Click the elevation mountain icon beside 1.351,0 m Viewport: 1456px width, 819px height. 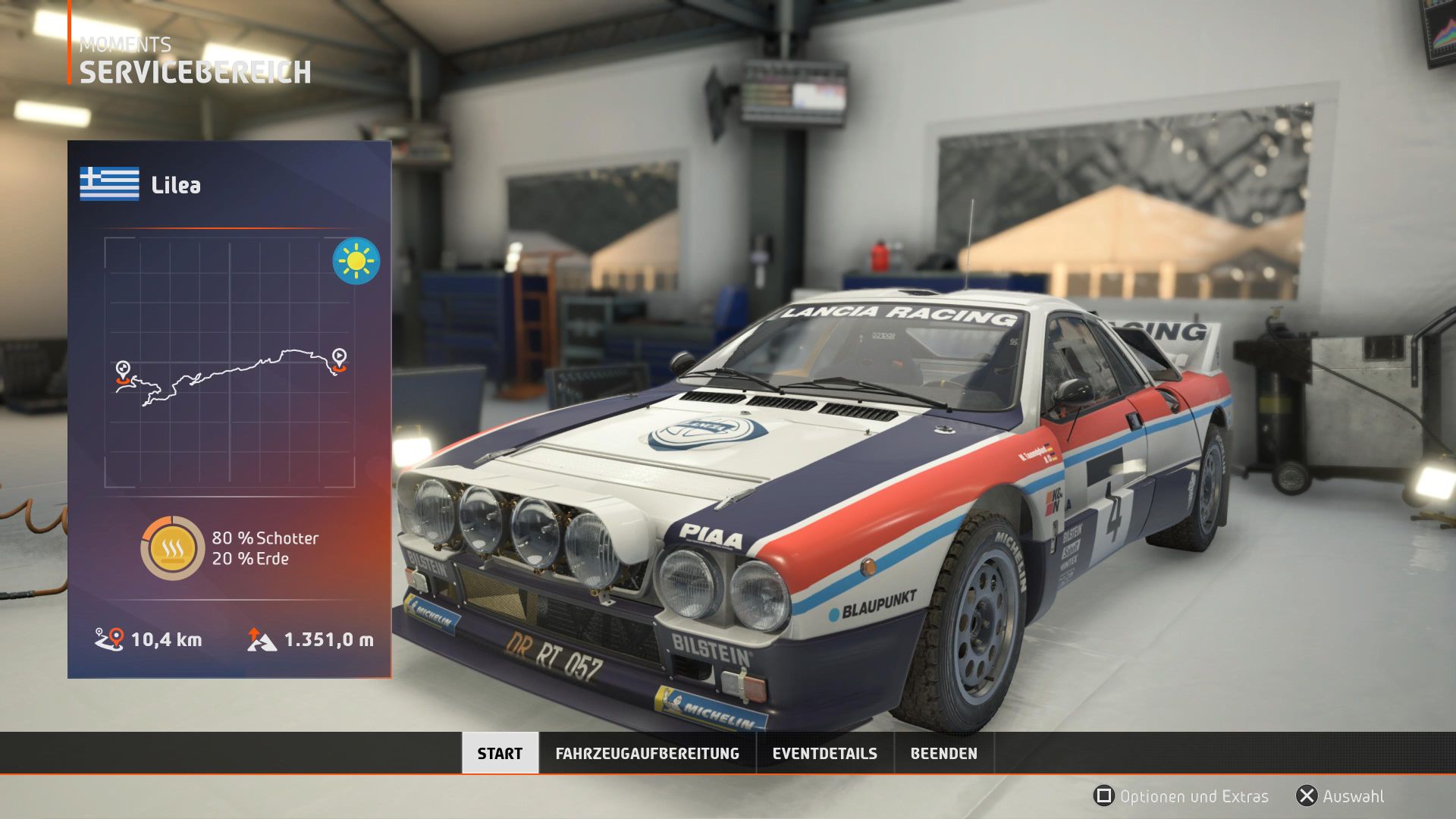[262, 639]
